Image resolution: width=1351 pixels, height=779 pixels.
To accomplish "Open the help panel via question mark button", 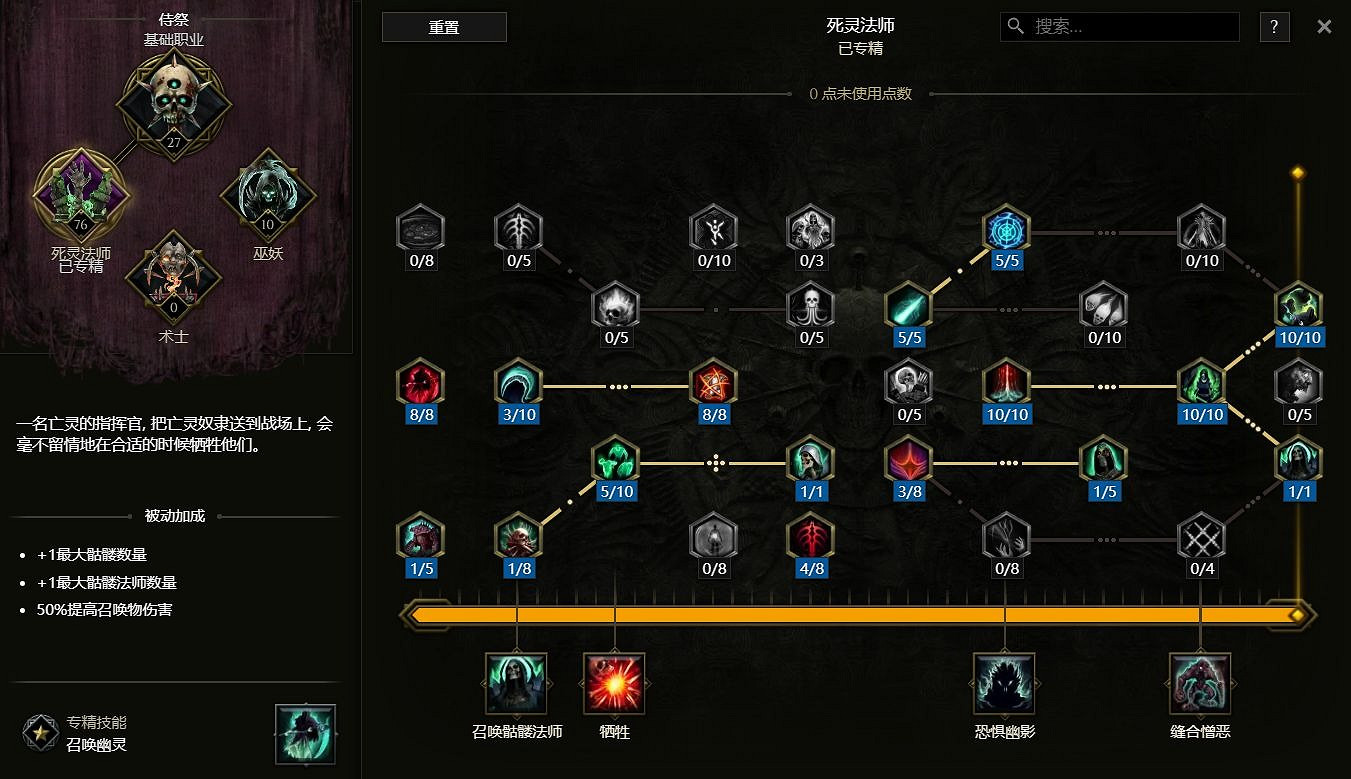I will click(1274, 27).
